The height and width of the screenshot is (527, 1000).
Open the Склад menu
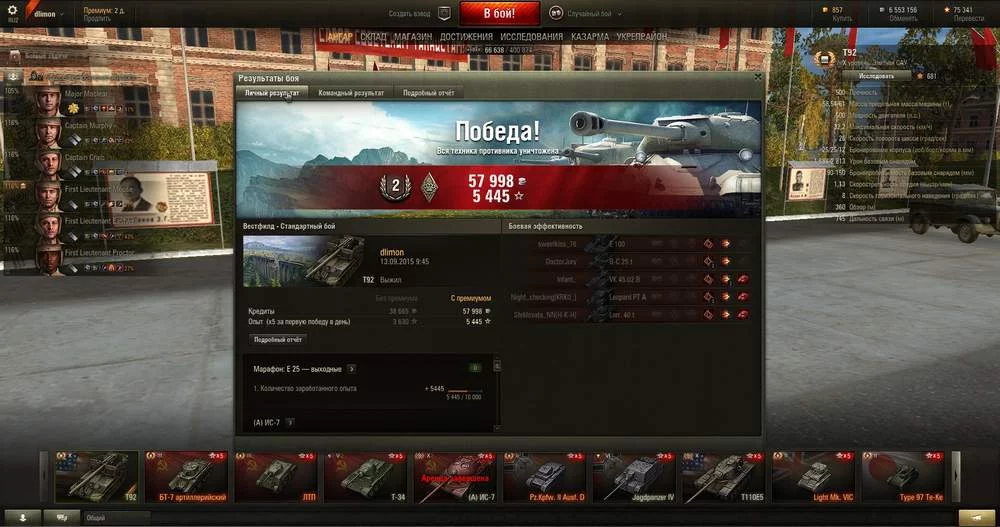pyautogui.click(x=373, y=36)
